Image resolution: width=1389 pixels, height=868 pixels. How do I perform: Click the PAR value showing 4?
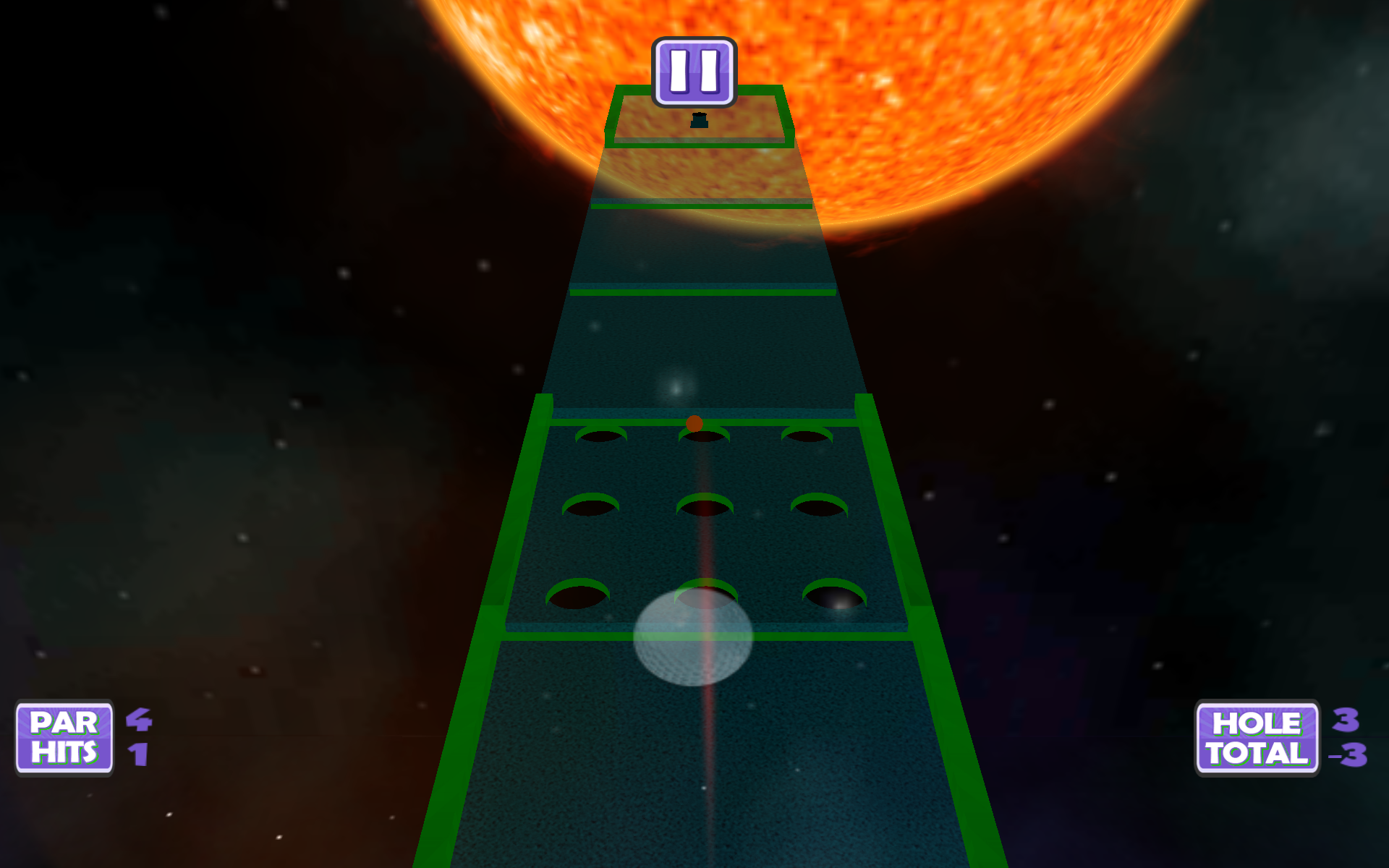pos(137,721)
